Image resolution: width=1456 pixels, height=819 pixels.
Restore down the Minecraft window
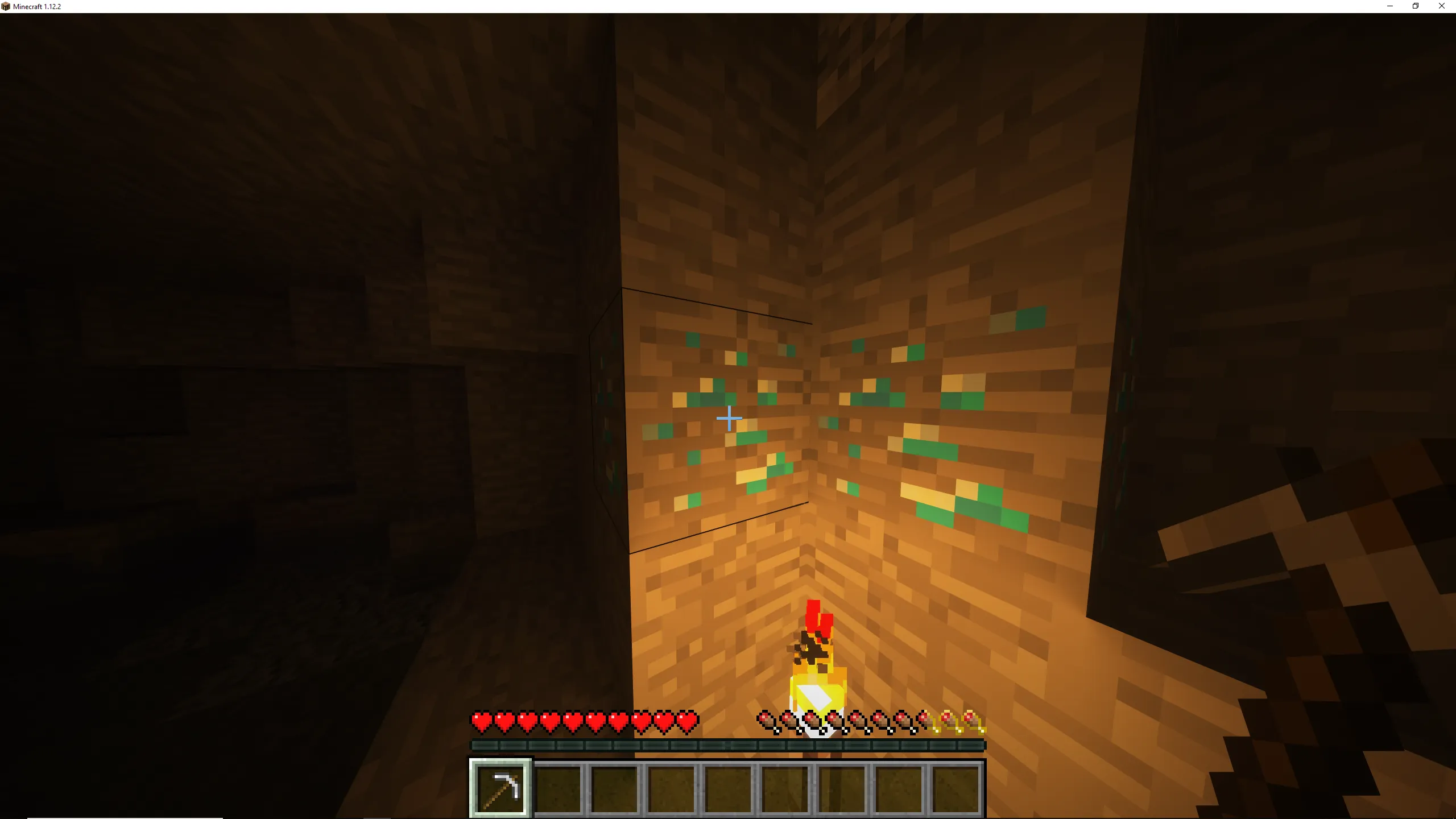point(1416,6)
